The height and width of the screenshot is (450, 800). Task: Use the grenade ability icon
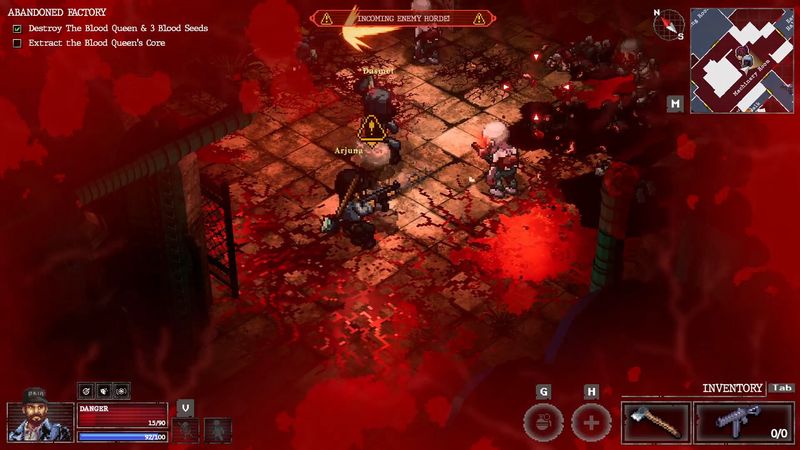click(x=543, y=422)
